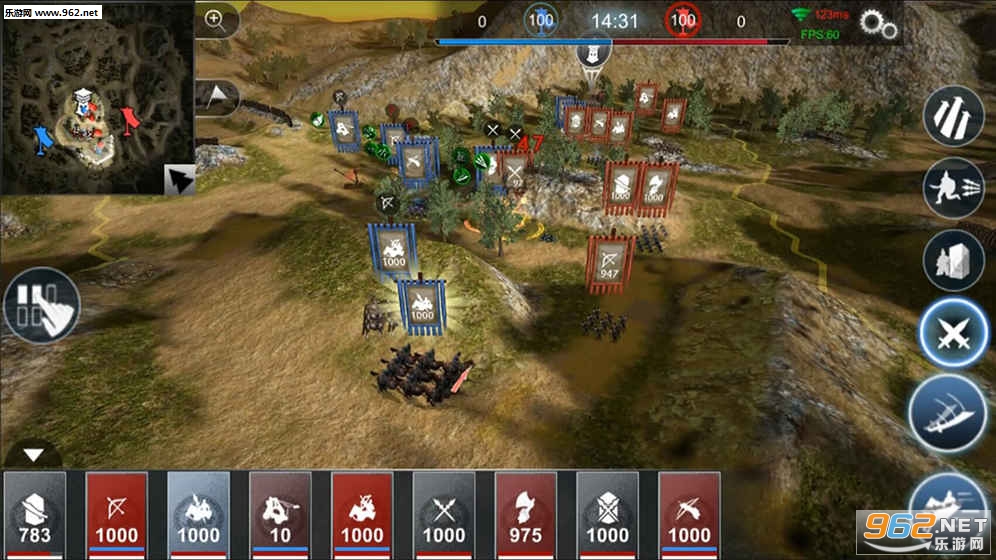Tap the round hand-gesture button on the left edge
Image resolution: width=996 pixels, height=560 pixels.
[x=42, y=305]
